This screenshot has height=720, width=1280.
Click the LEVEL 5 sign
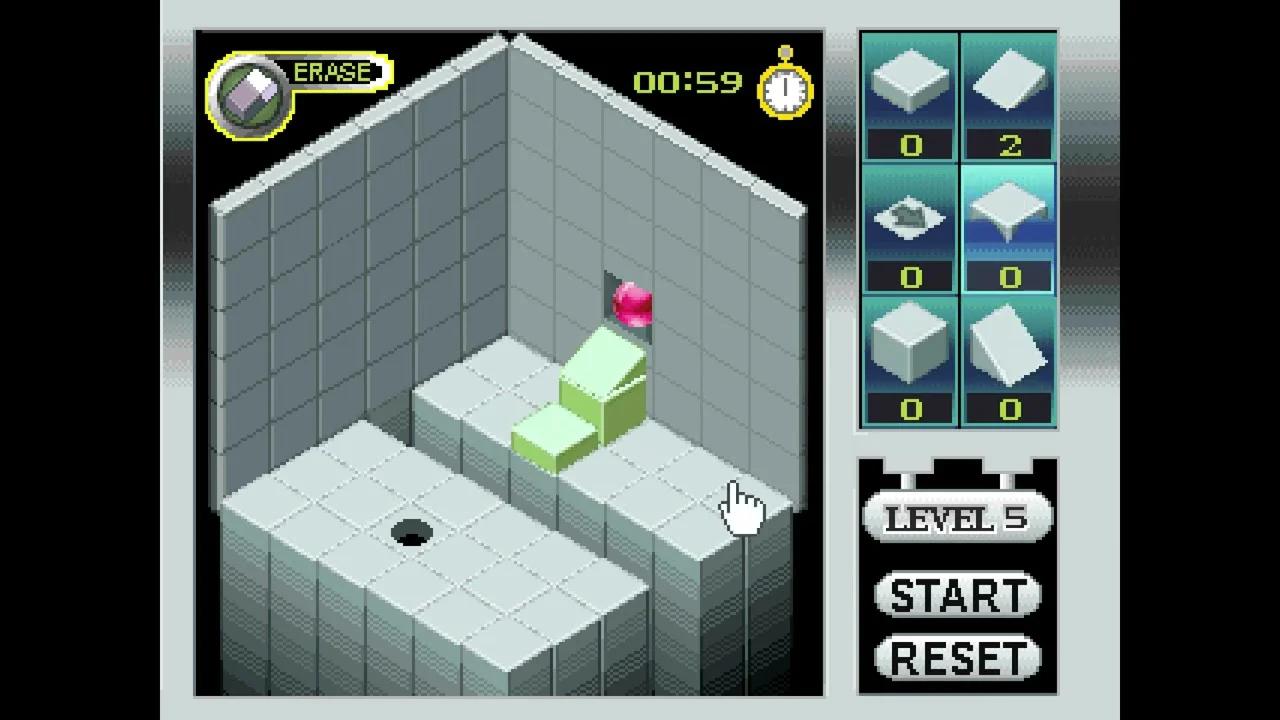[x=955, y=518]
